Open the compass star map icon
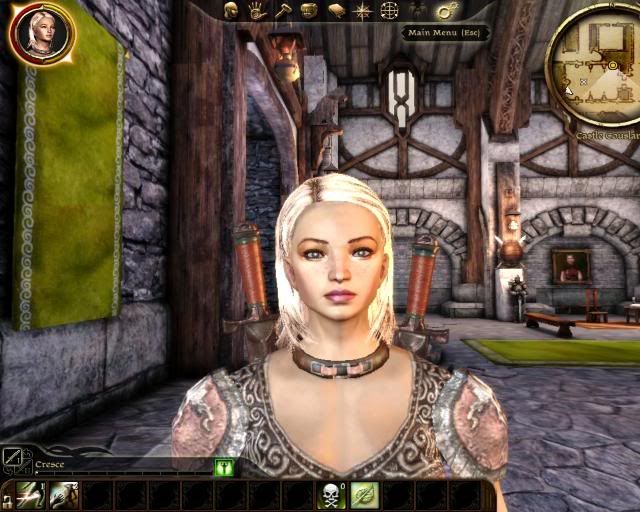 (x=363, y=10)
